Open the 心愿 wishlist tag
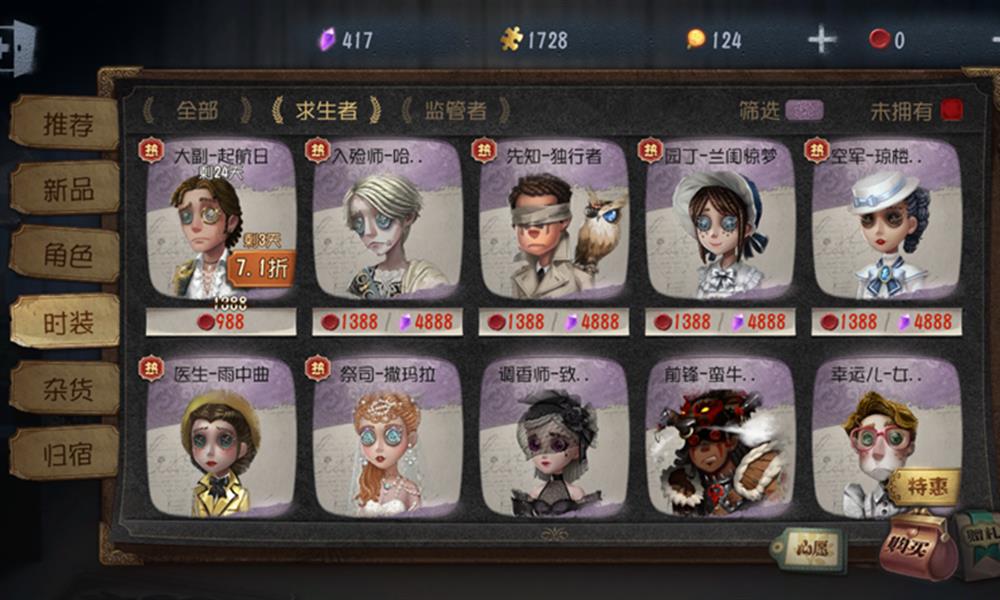1000x600 pixels. pos(808,548)
